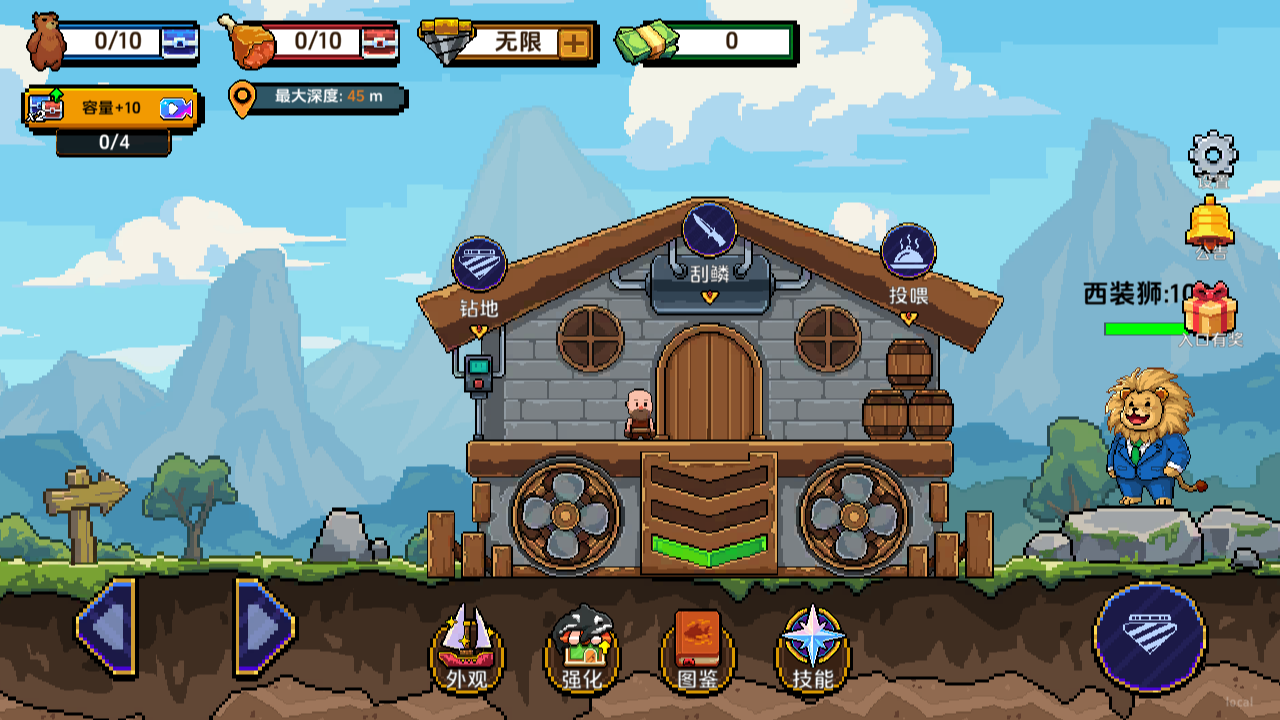Open settings with the gear icon

click(x=1213, y=155)
